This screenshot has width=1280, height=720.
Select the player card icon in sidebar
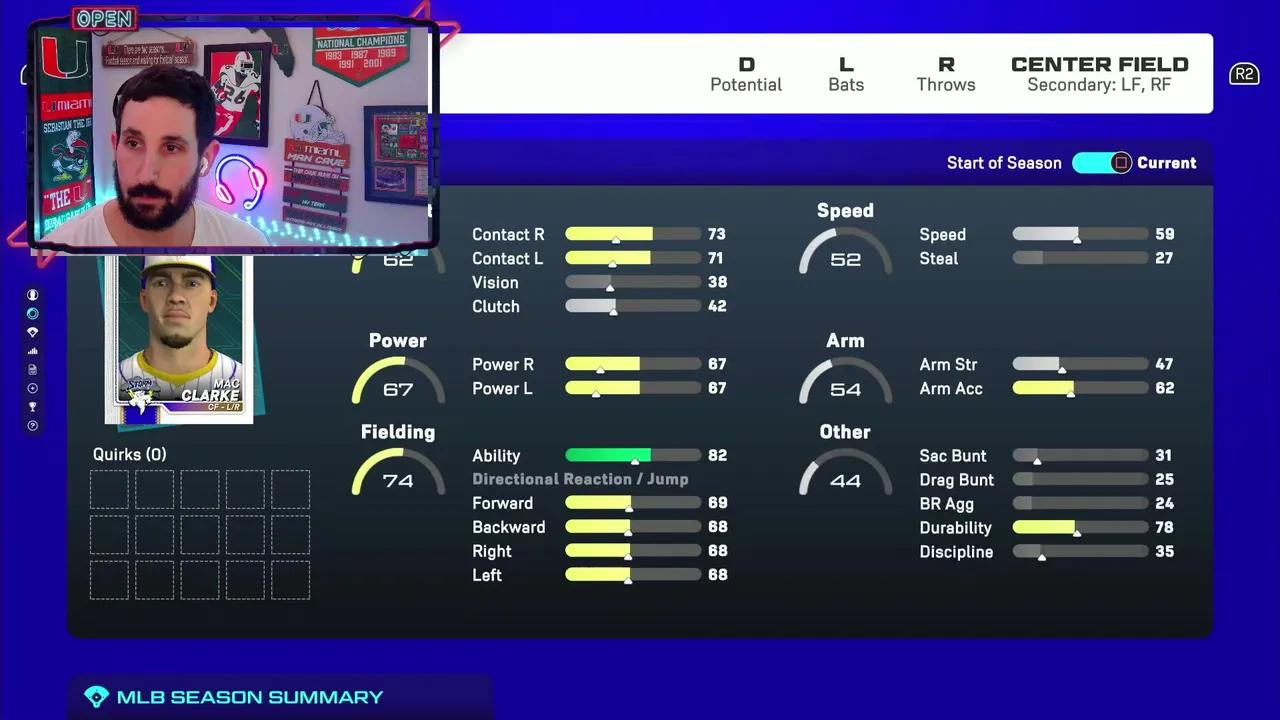(32, 370)
